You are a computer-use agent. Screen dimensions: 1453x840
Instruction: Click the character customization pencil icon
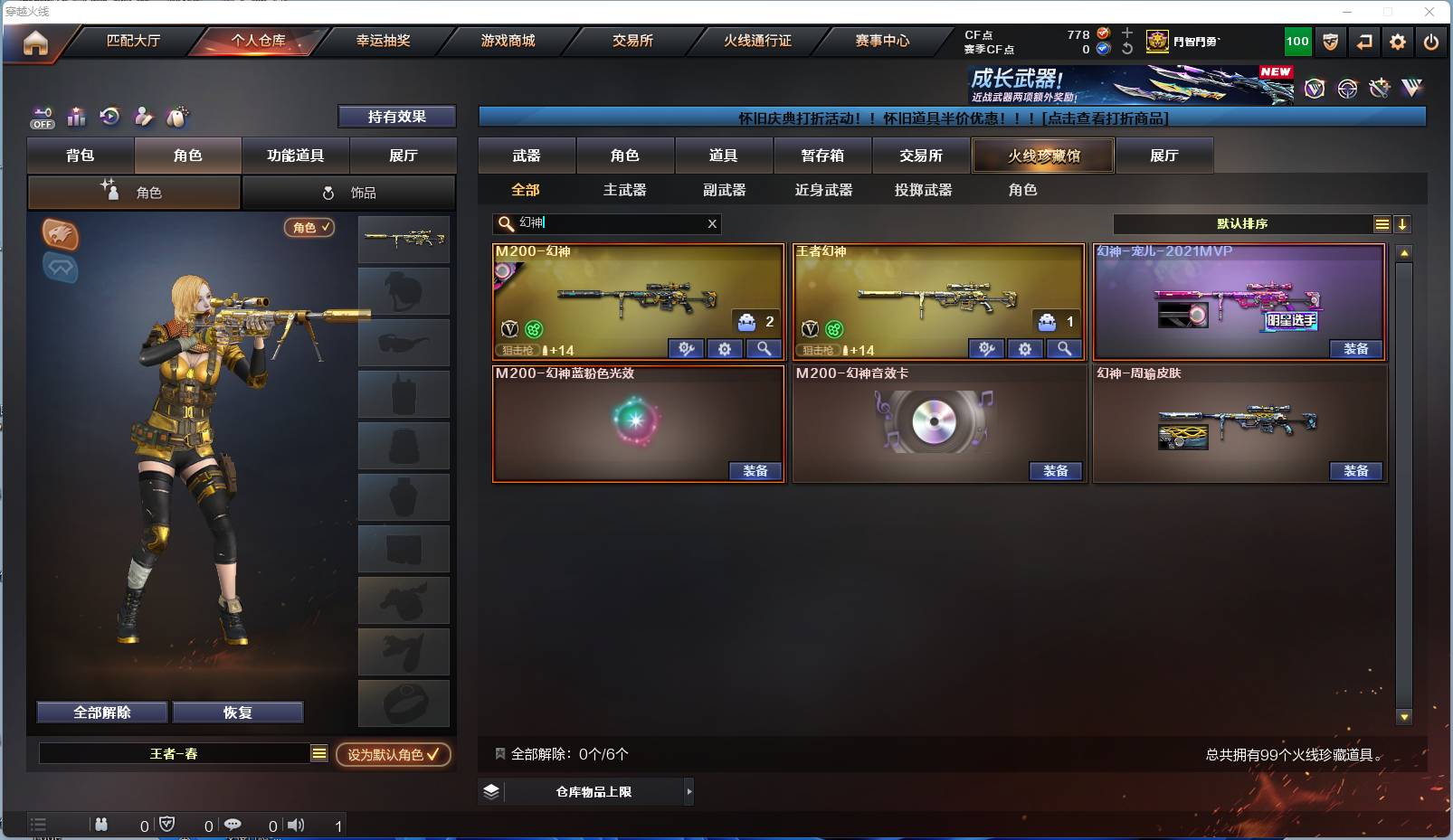tap(143, 117)
